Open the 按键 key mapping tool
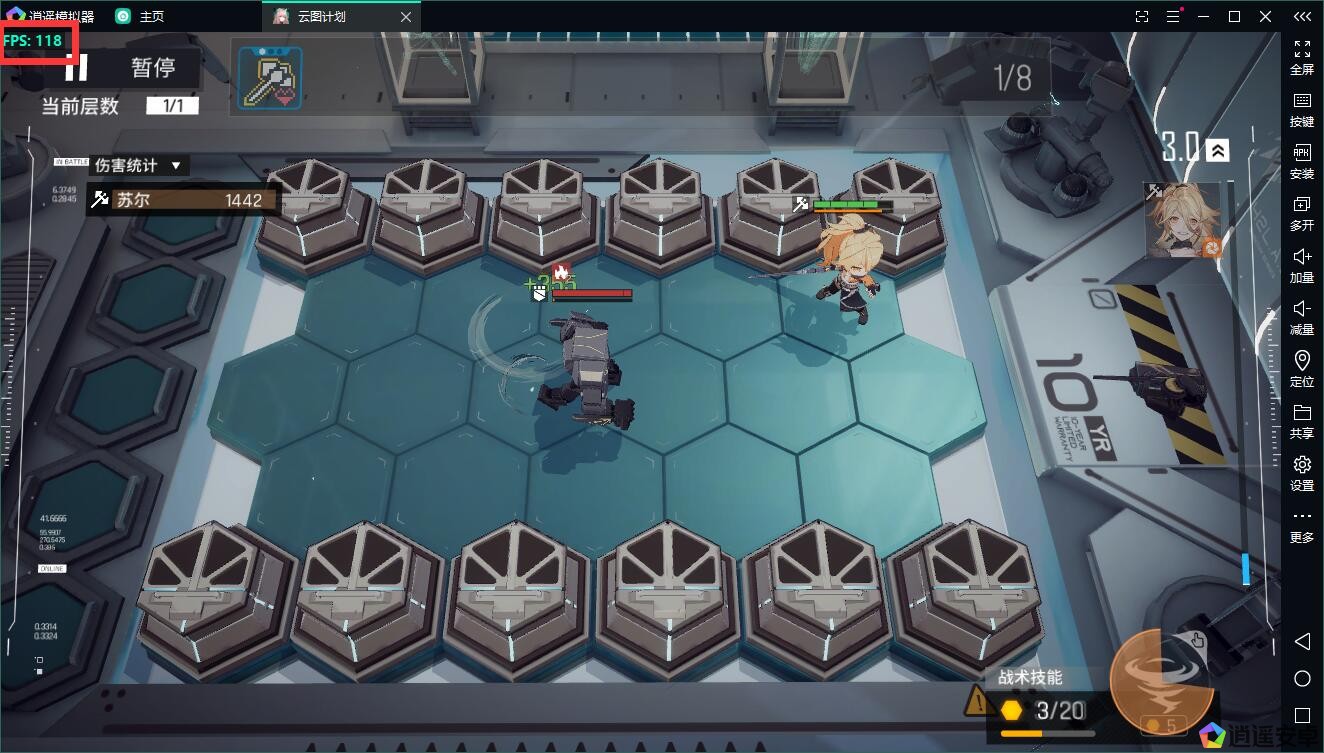The image size is (1324, 753). click(1302, 108)
